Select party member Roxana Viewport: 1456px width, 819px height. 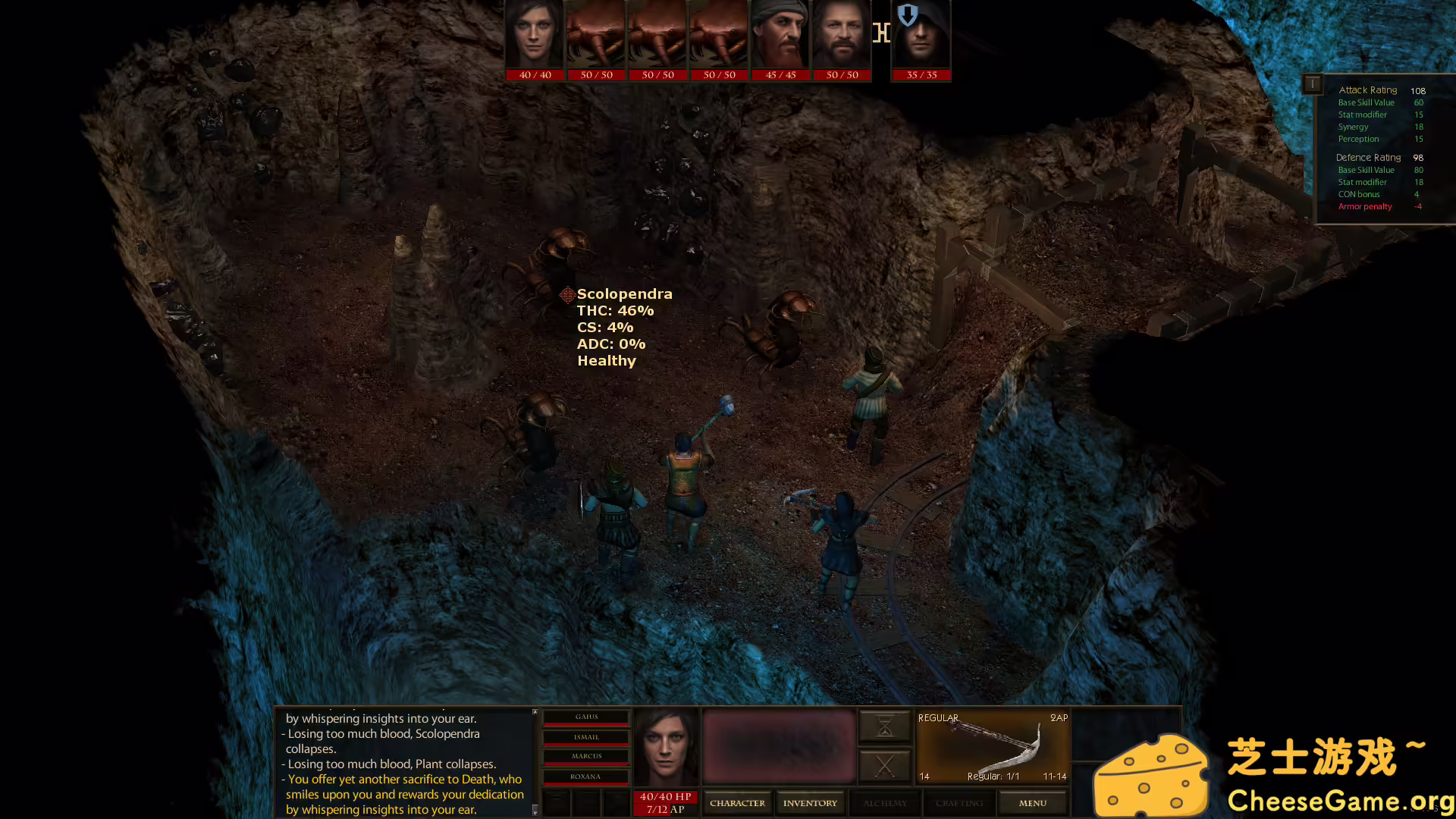(x=586, y=777)
